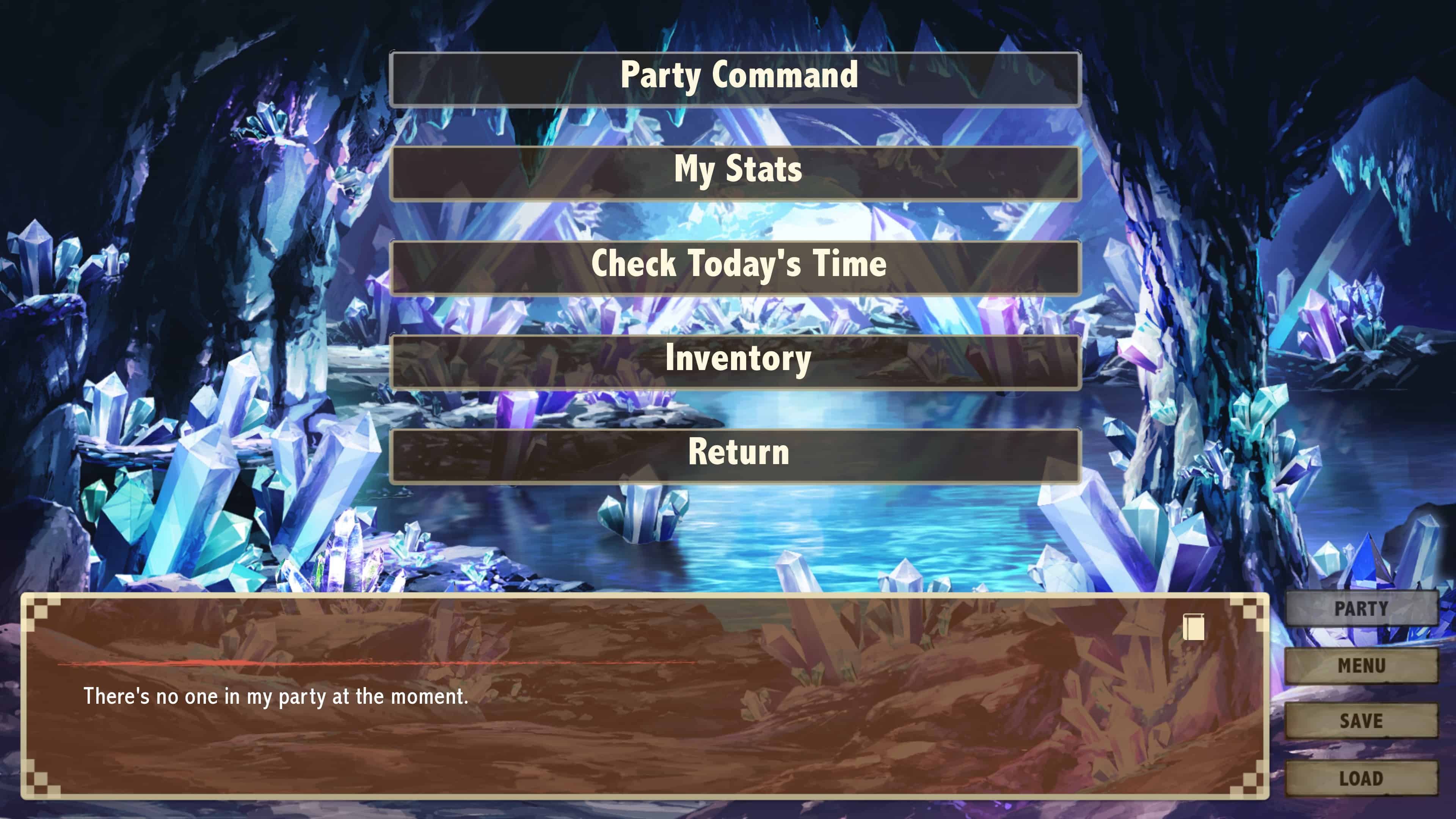Click the SAVE button
This screenshot has height=819, width=1456.
1361,721
